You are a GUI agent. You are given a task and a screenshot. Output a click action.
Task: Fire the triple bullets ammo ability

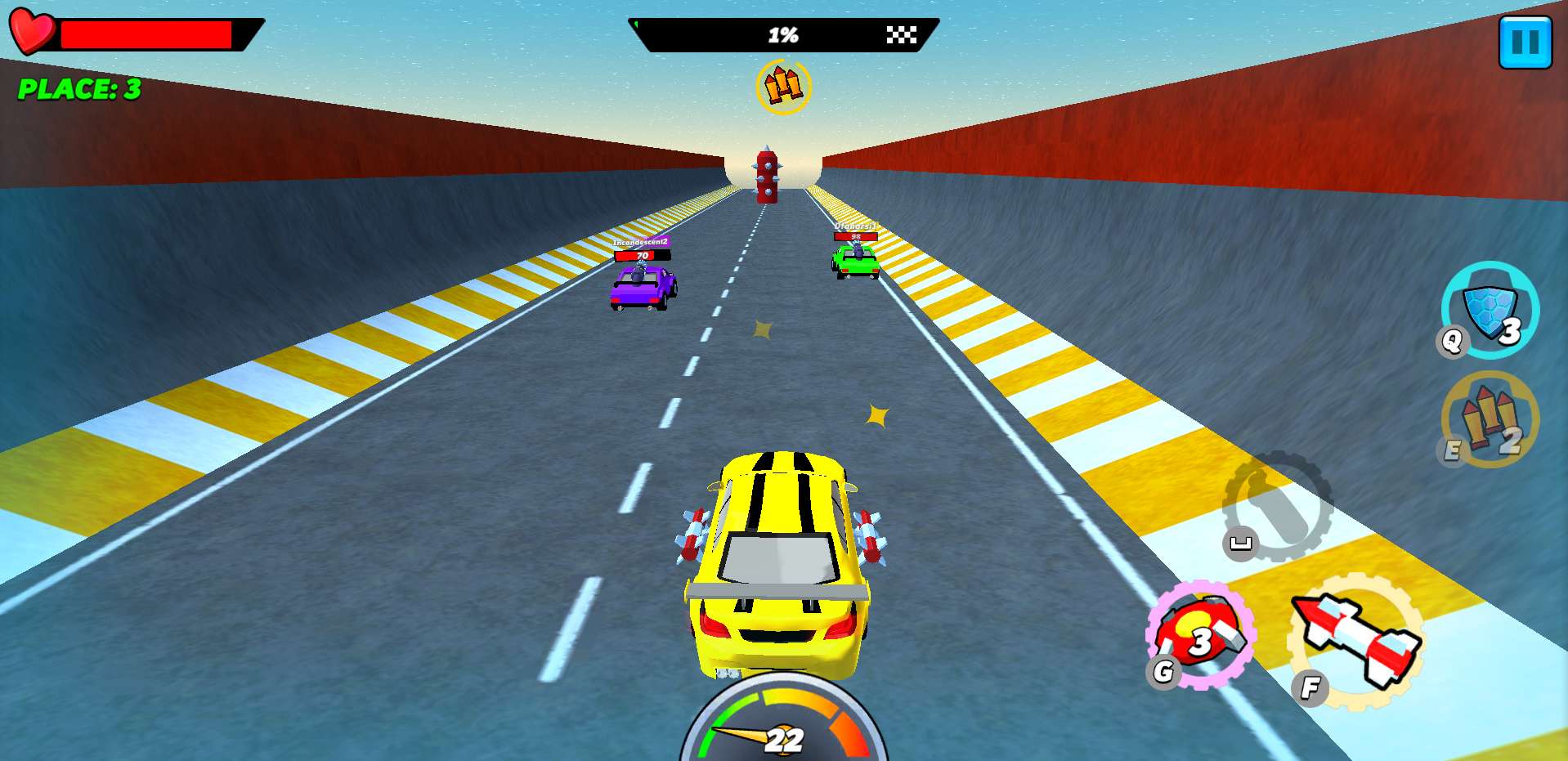(x=1490, y=419)
